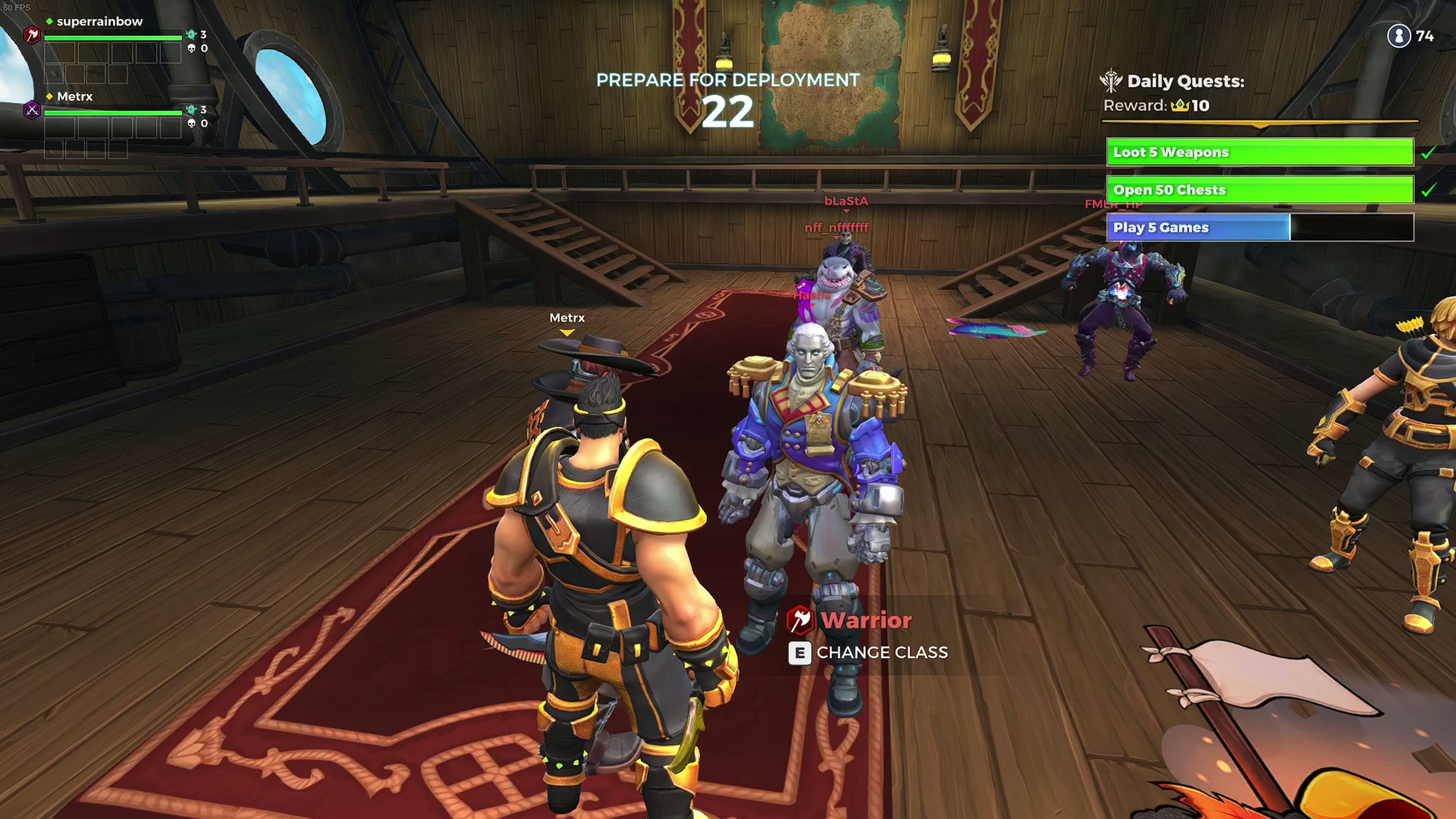Viewport: 1456px width, 819px height.
Task: Select the Loot 5 Weapons quest
Action: 1259,152
